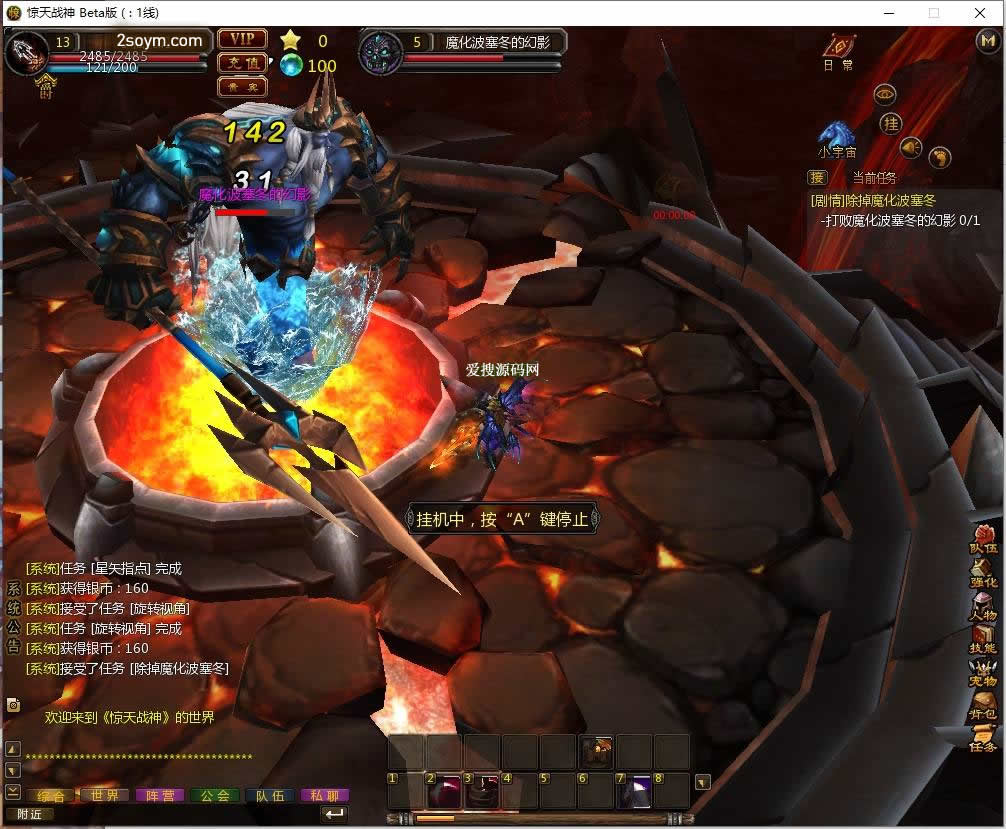Toggle the 挂 auto-battle button
Viewport: 1006px width, 829px height.
[x=890, y=122]
